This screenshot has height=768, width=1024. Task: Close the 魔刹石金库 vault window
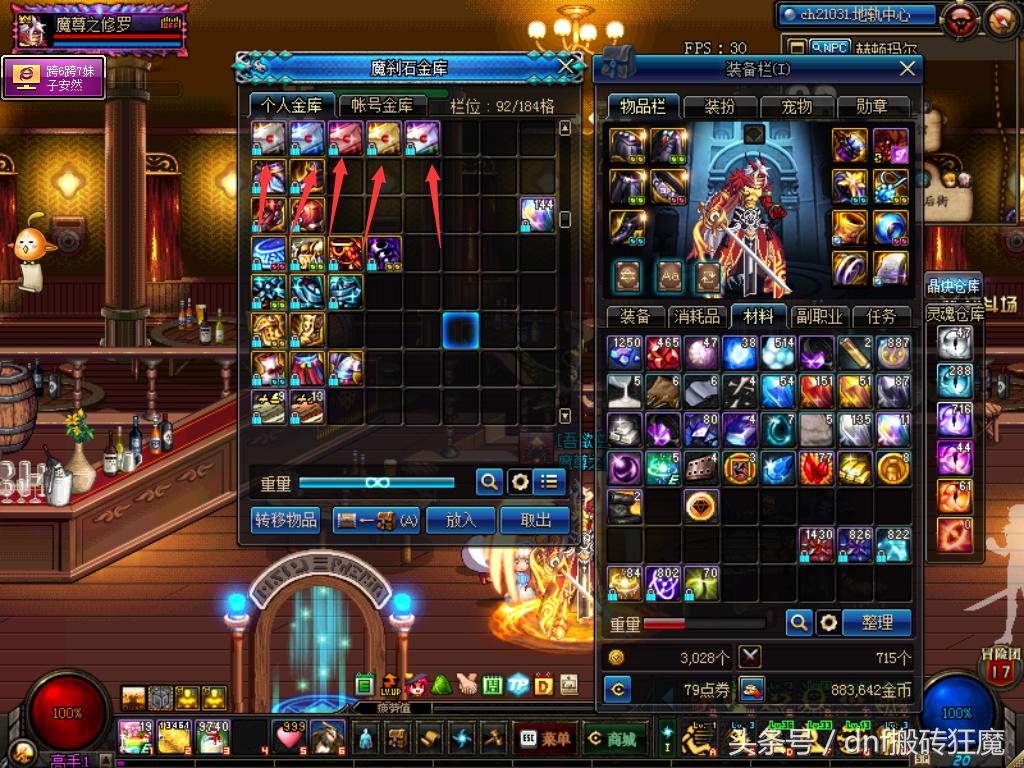click(x=566, y=67)
